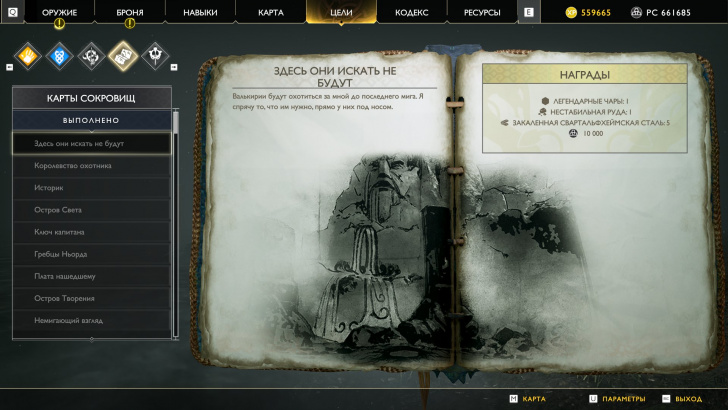Open the КАРТА tab in top bar

click(x=270, y=13)
